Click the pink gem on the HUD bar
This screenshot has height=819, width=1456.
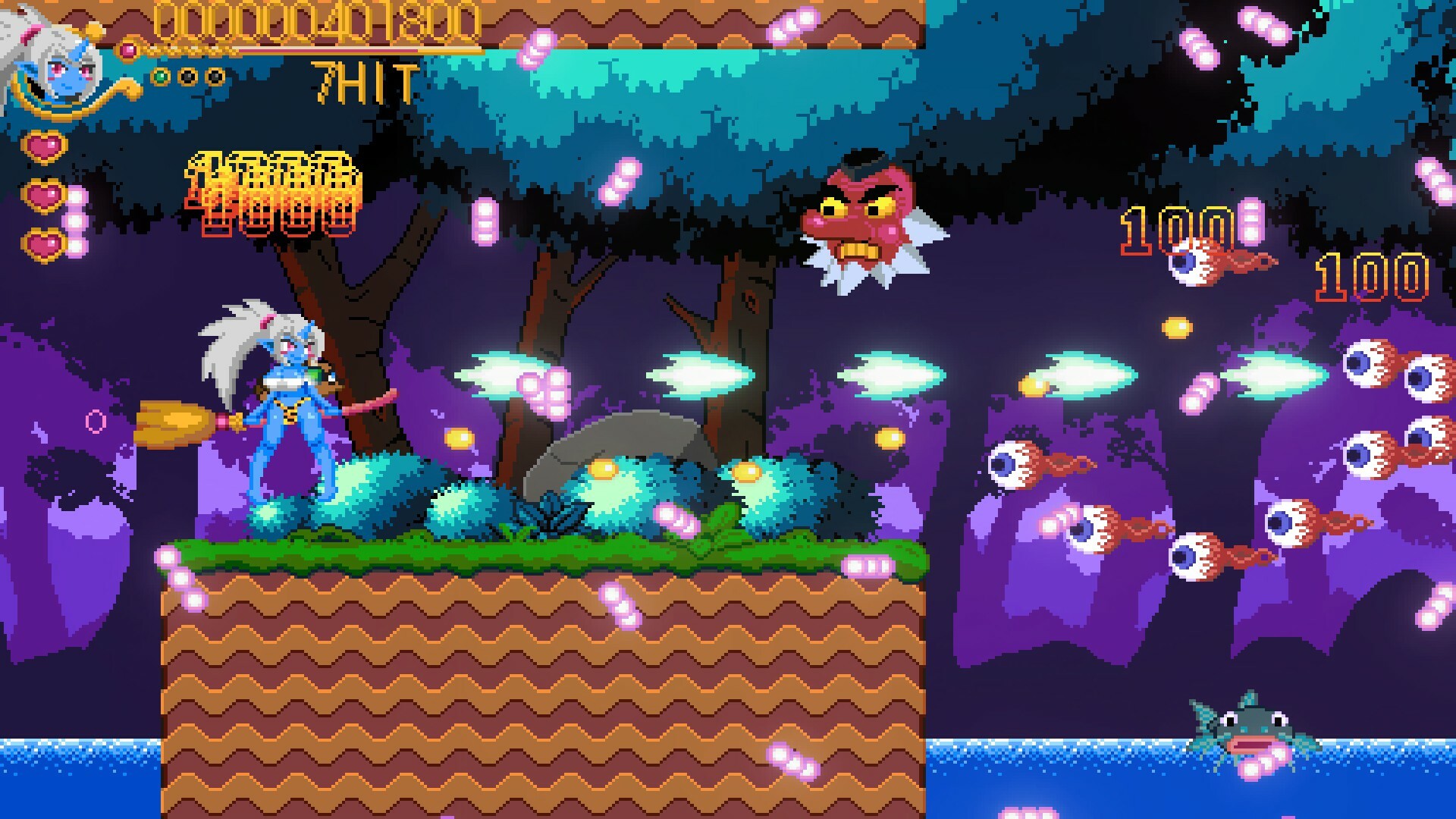coord(129,48)
